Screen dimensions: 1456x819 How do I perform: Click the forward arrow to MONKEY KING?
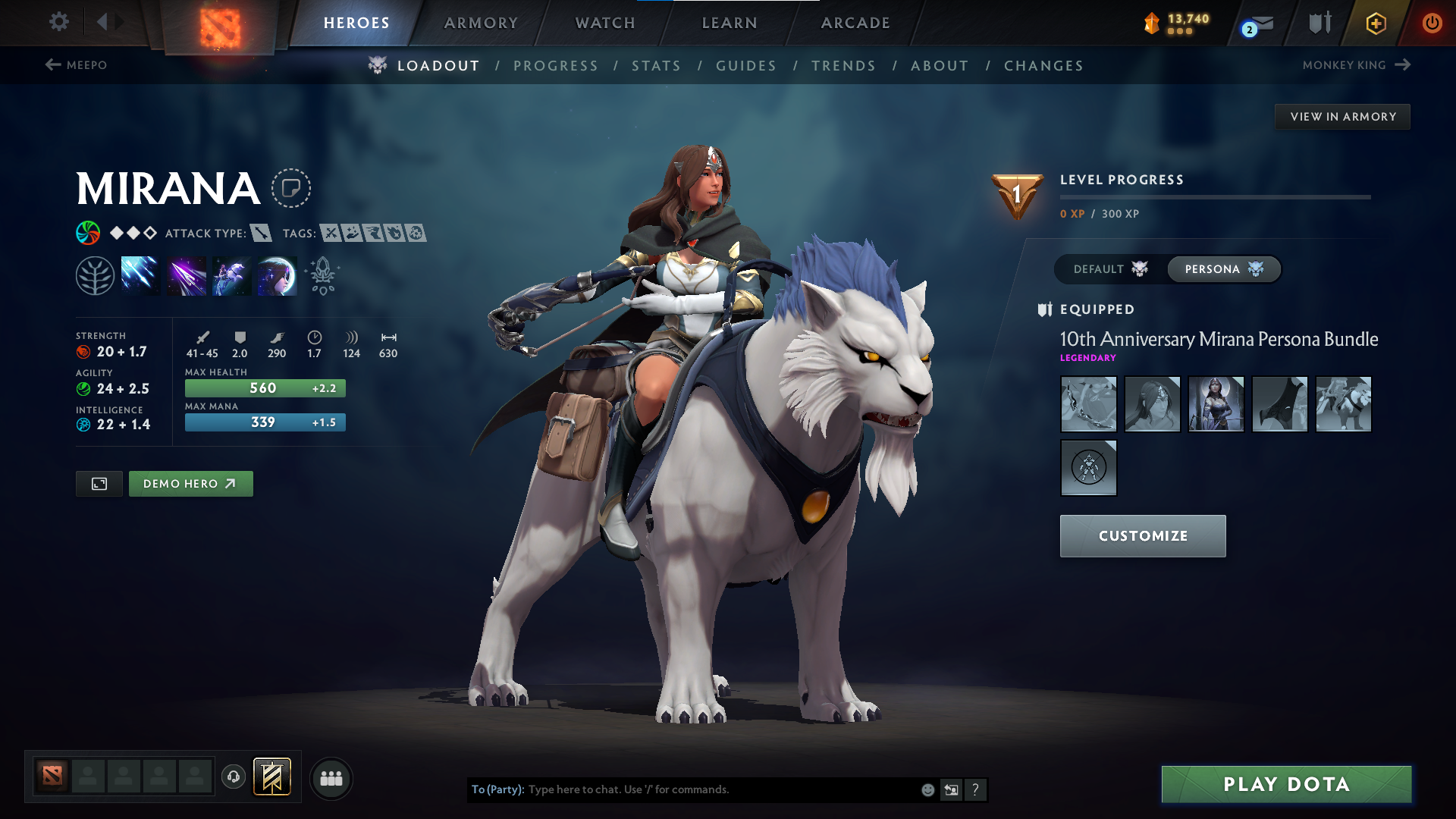pos(1401,64)
